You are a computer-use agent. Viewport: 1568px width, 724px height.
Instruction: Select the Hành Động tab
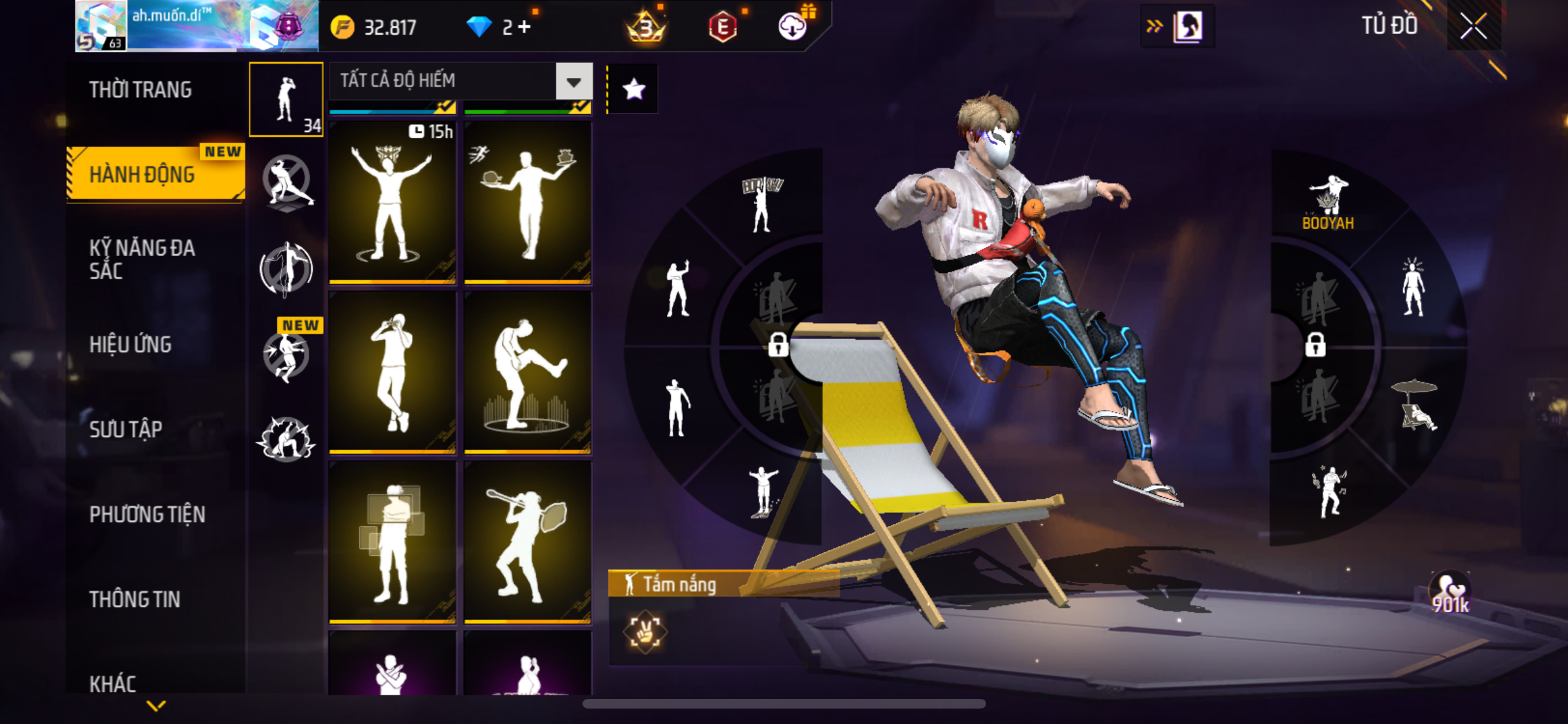pyautogui.click(x=142, y=174)
